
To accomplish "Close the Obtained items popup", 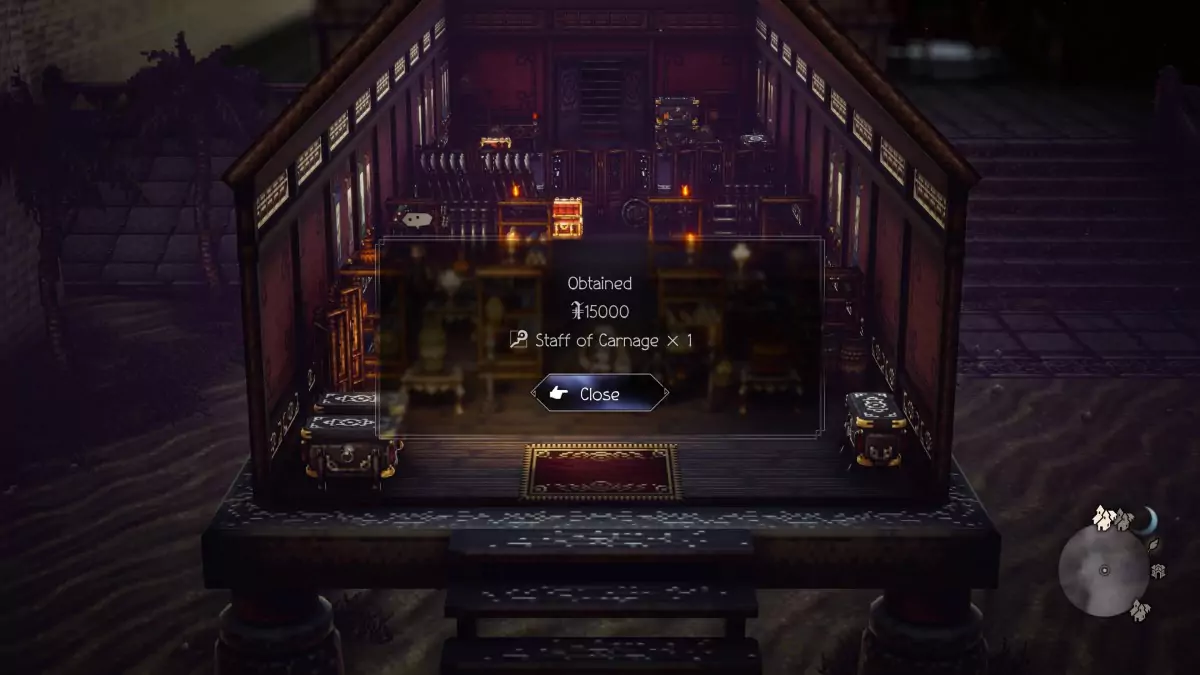I will click(x=599, y=394).
